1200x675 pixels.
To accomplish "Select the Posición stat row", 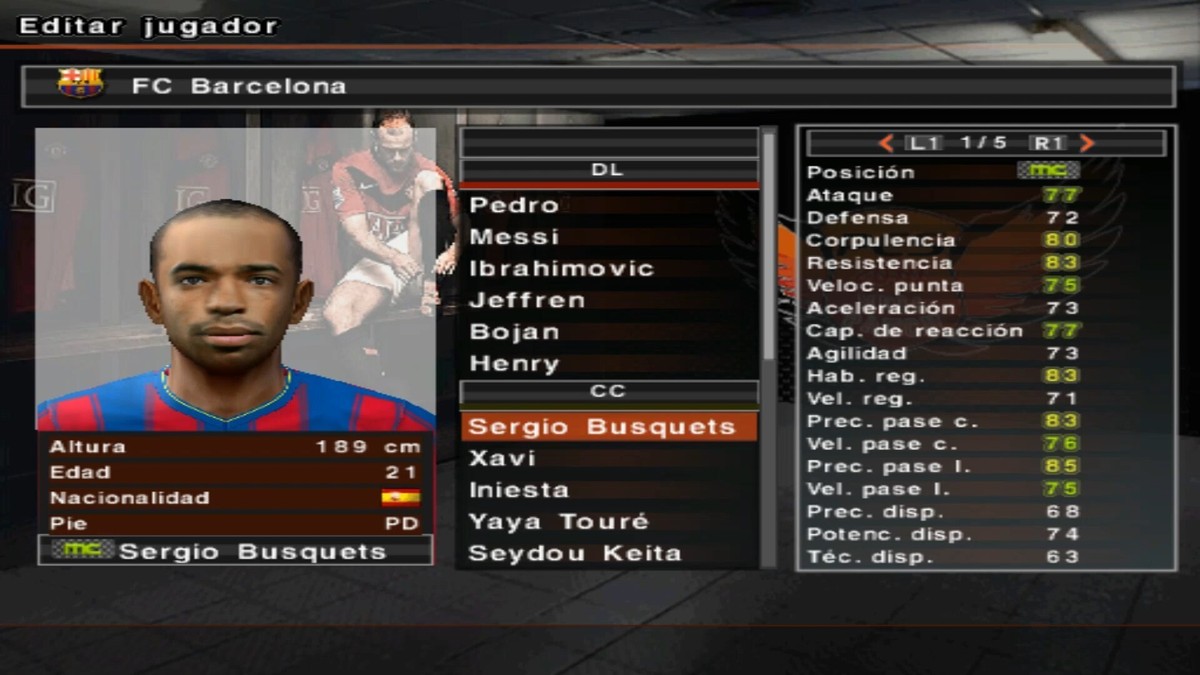I will coord(943,172).
